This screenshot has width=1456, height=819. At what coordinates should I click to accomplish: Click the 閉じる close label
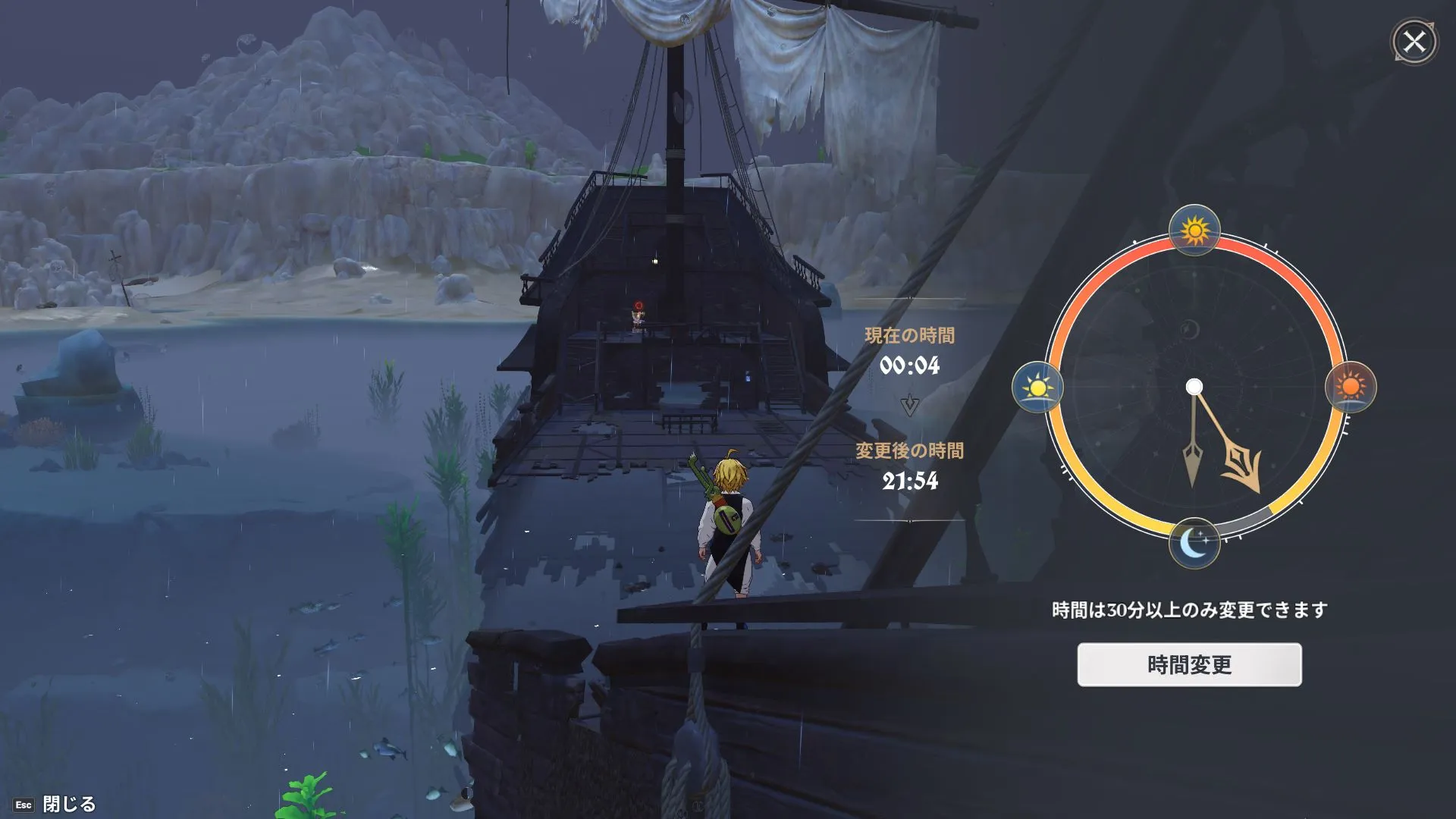point(68,804)
